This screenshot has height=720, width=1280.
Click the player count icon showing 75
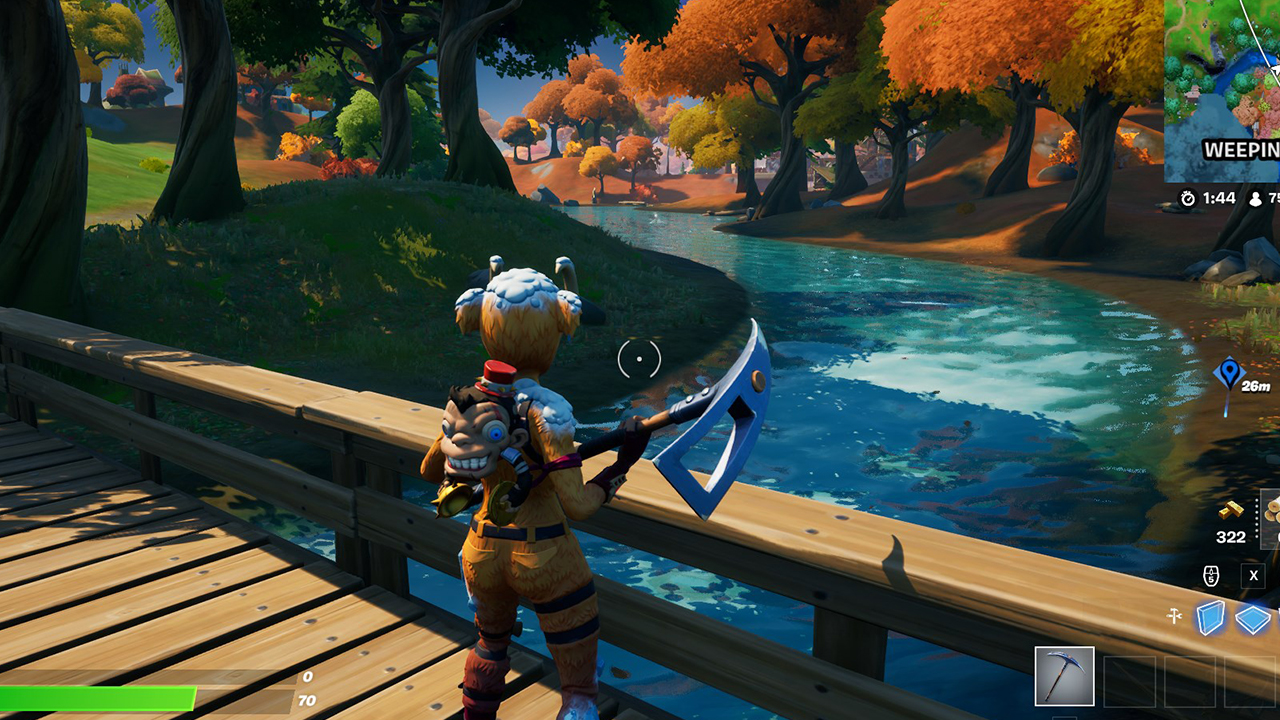click(1256, 198)
